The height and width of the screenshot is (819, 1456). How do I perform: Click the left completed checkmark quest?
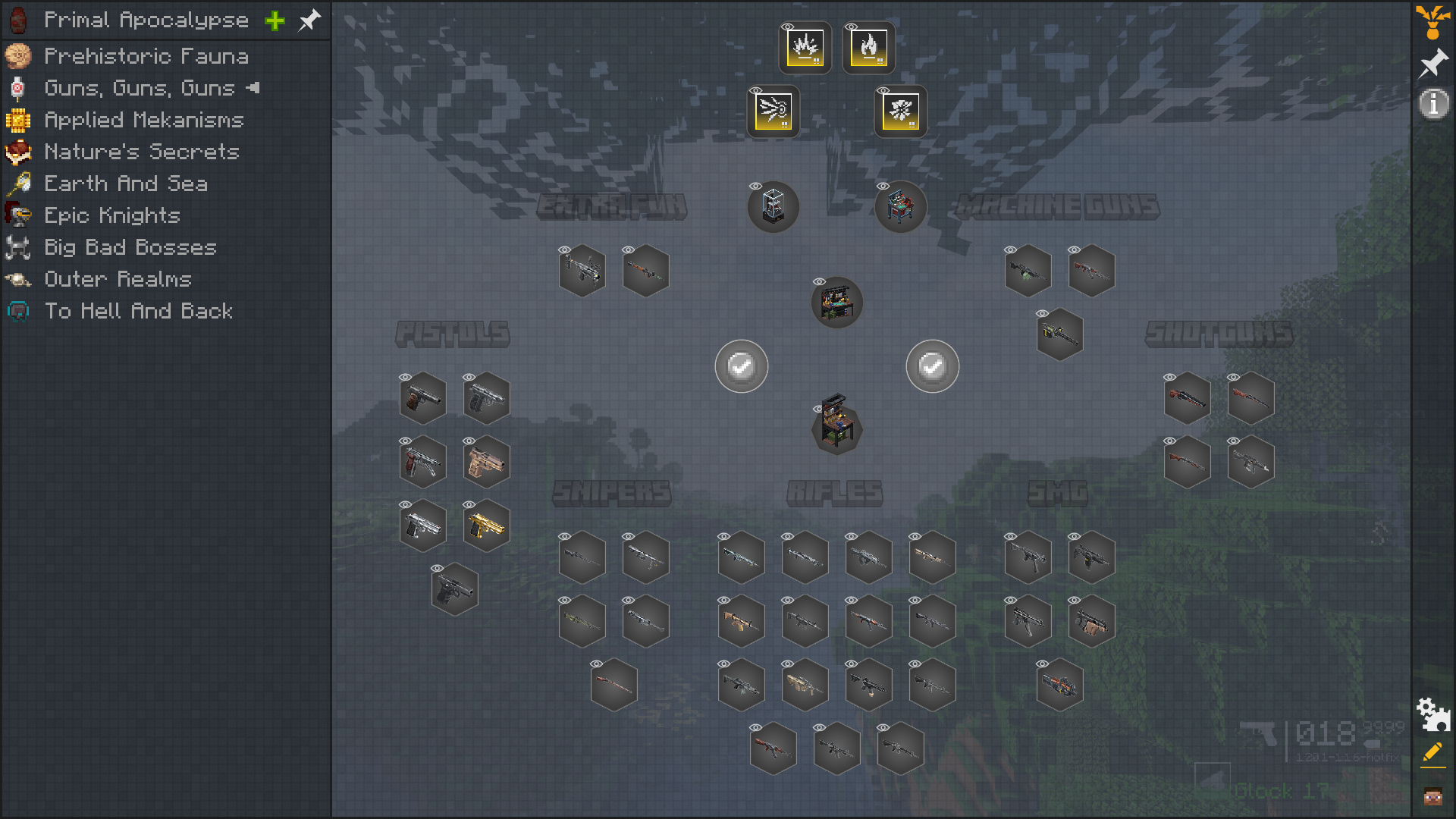(741, 366)
